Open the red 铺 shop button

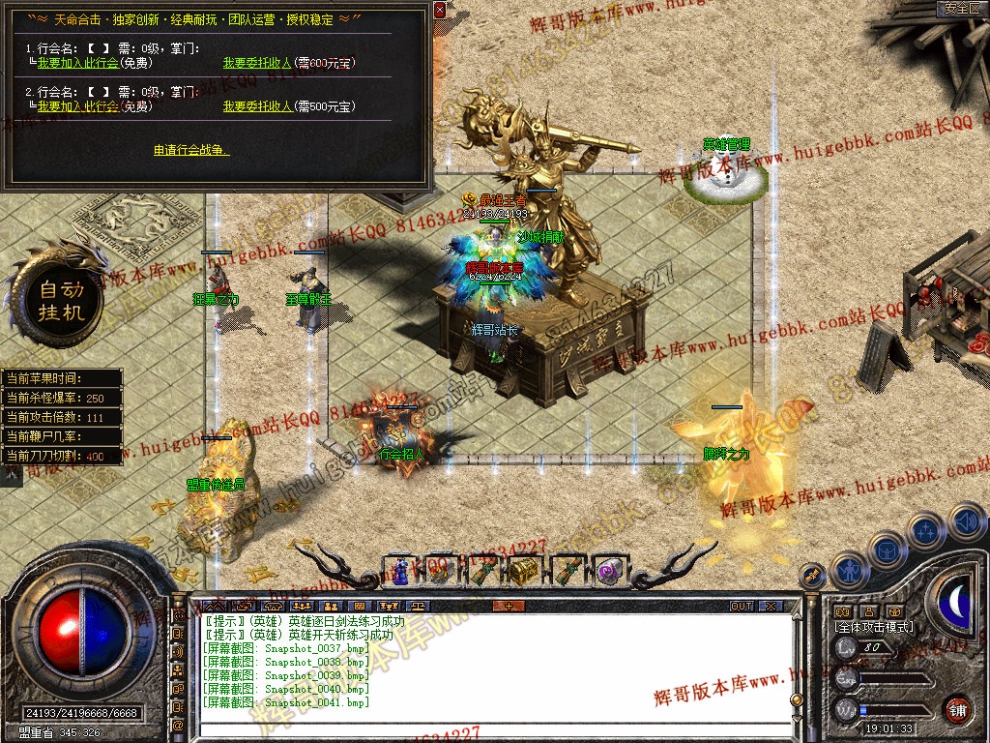pyautogui.click(x=957, y=708)
